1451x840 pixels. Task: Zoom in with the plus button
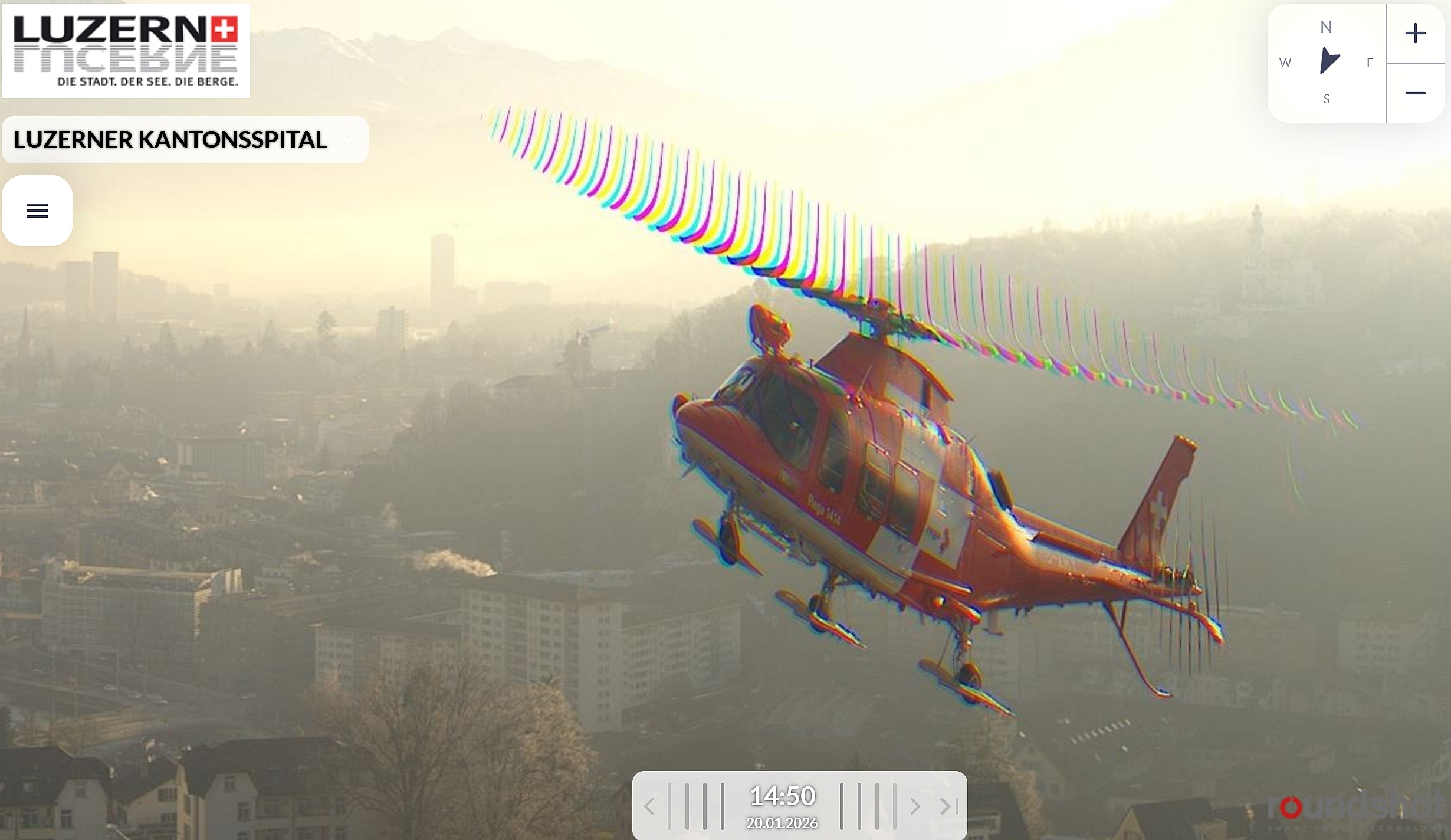click(x=1415, y=33)
